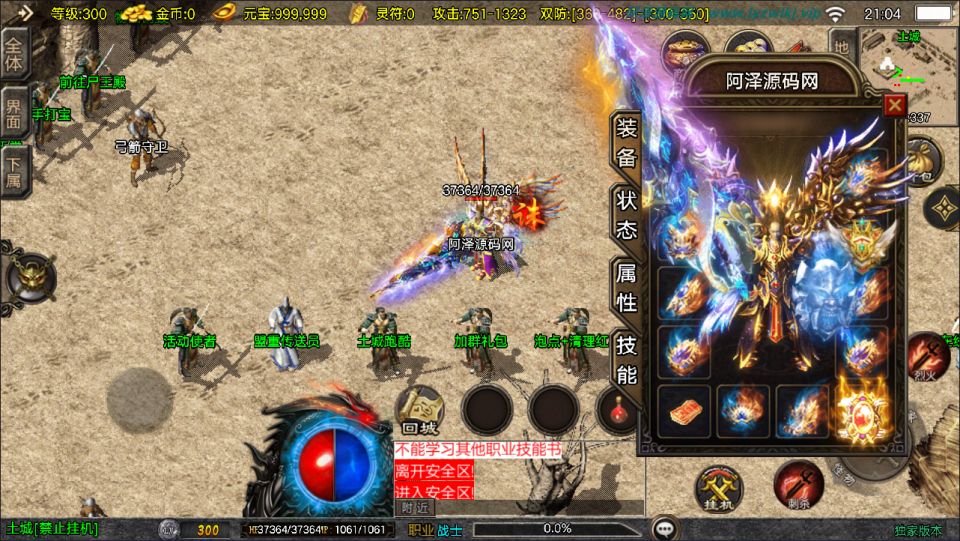Select the 技能 skills tab
960x541 pixels.
626,360
